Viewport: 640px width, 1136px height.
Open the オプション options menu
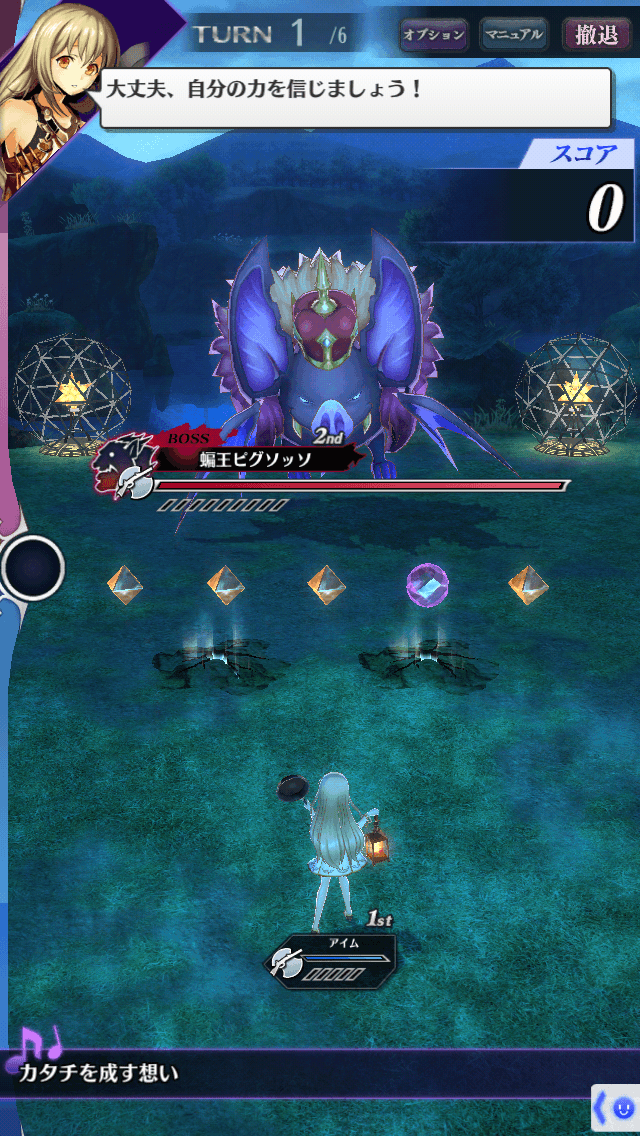pyautogui.click(x=434, y=35)
